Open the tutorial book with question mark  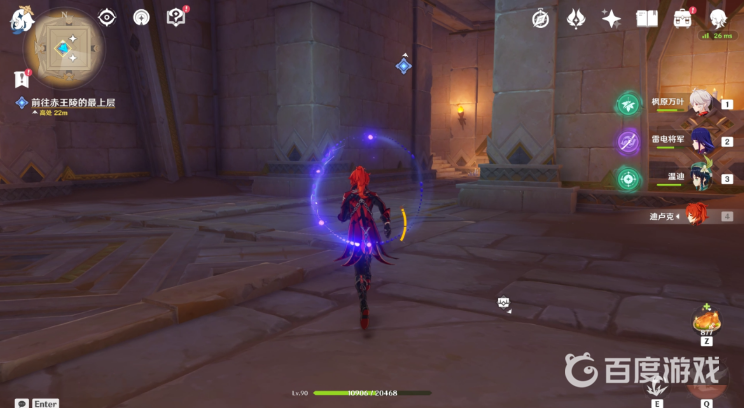[176, 17]
